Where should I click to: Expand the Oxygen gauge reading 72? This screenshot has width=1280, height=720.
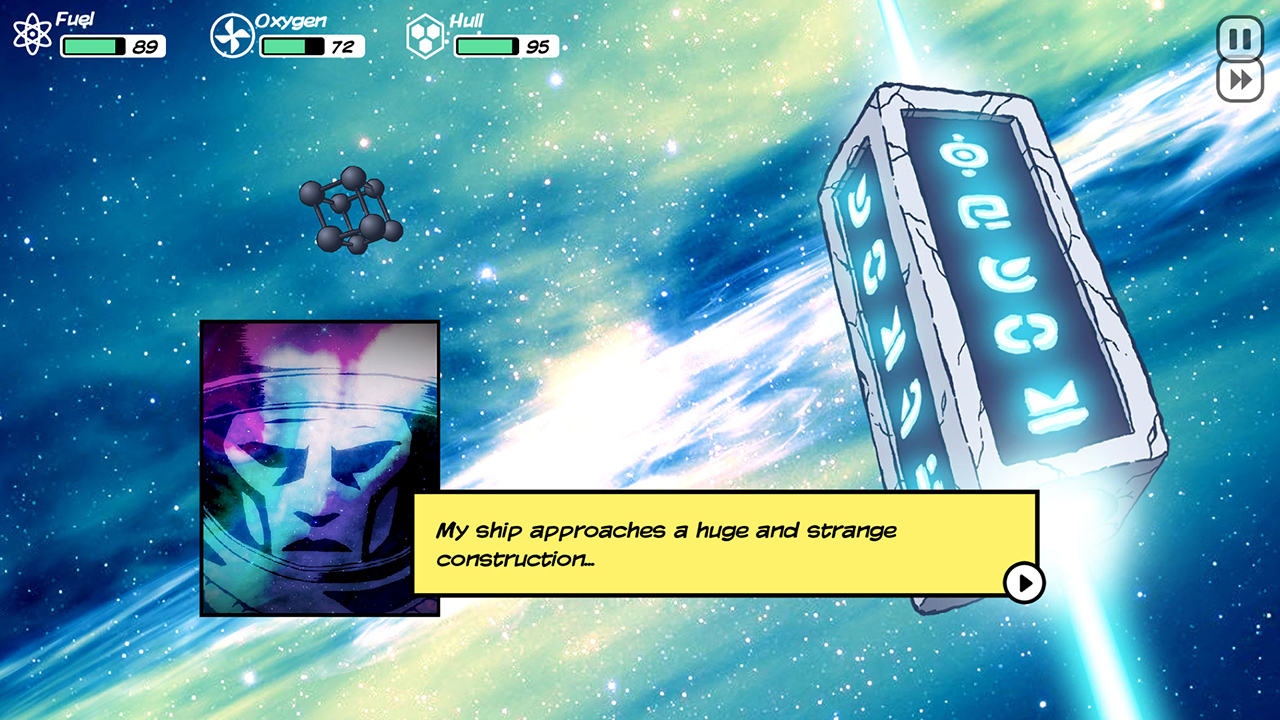pos(311,44)
